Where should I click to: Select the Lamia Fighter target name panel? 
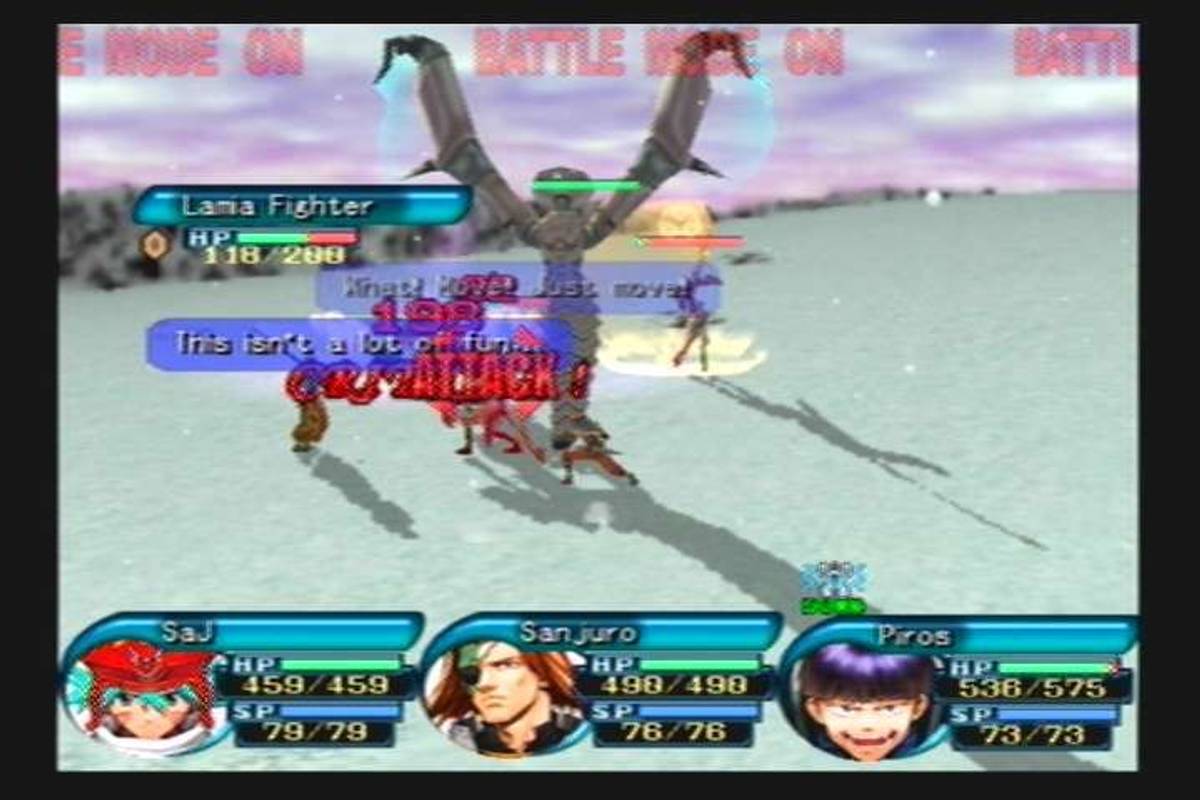(x=302, y=206)
